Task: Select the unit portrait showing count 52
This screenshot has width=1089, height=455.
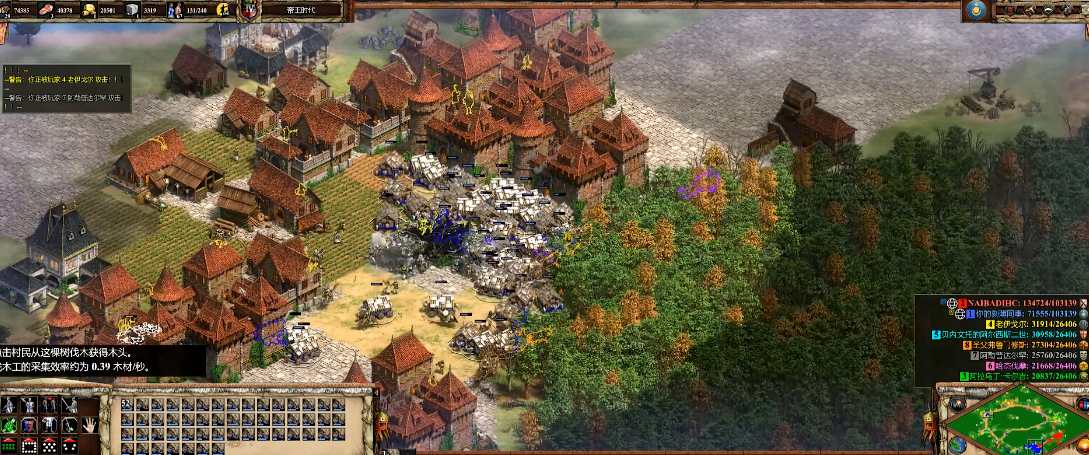Action: pyautogui.click(x=128, y=405)
